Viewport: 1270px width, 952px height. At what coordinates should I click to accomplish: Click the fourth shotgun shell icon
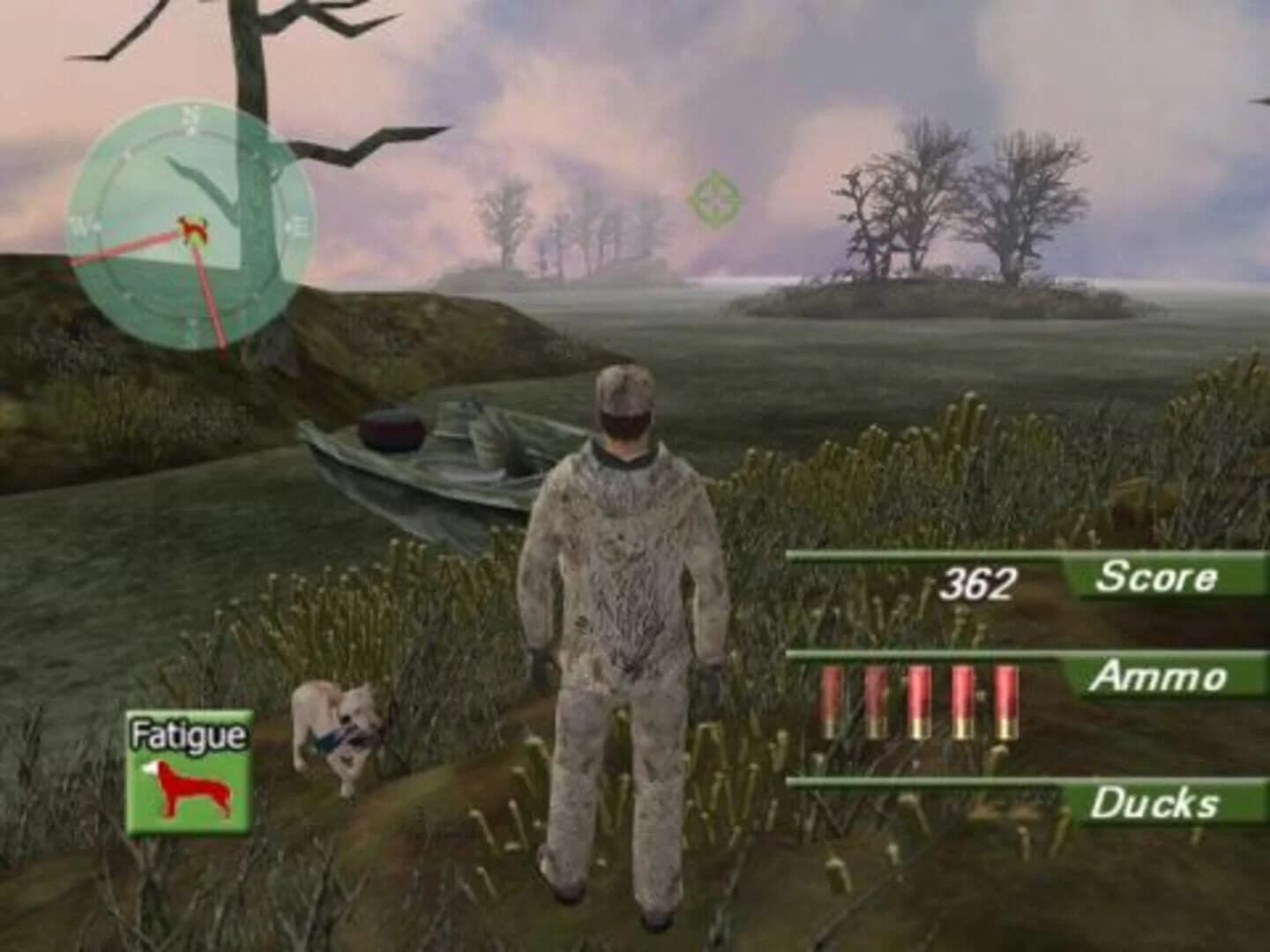(x=961, y=701)
